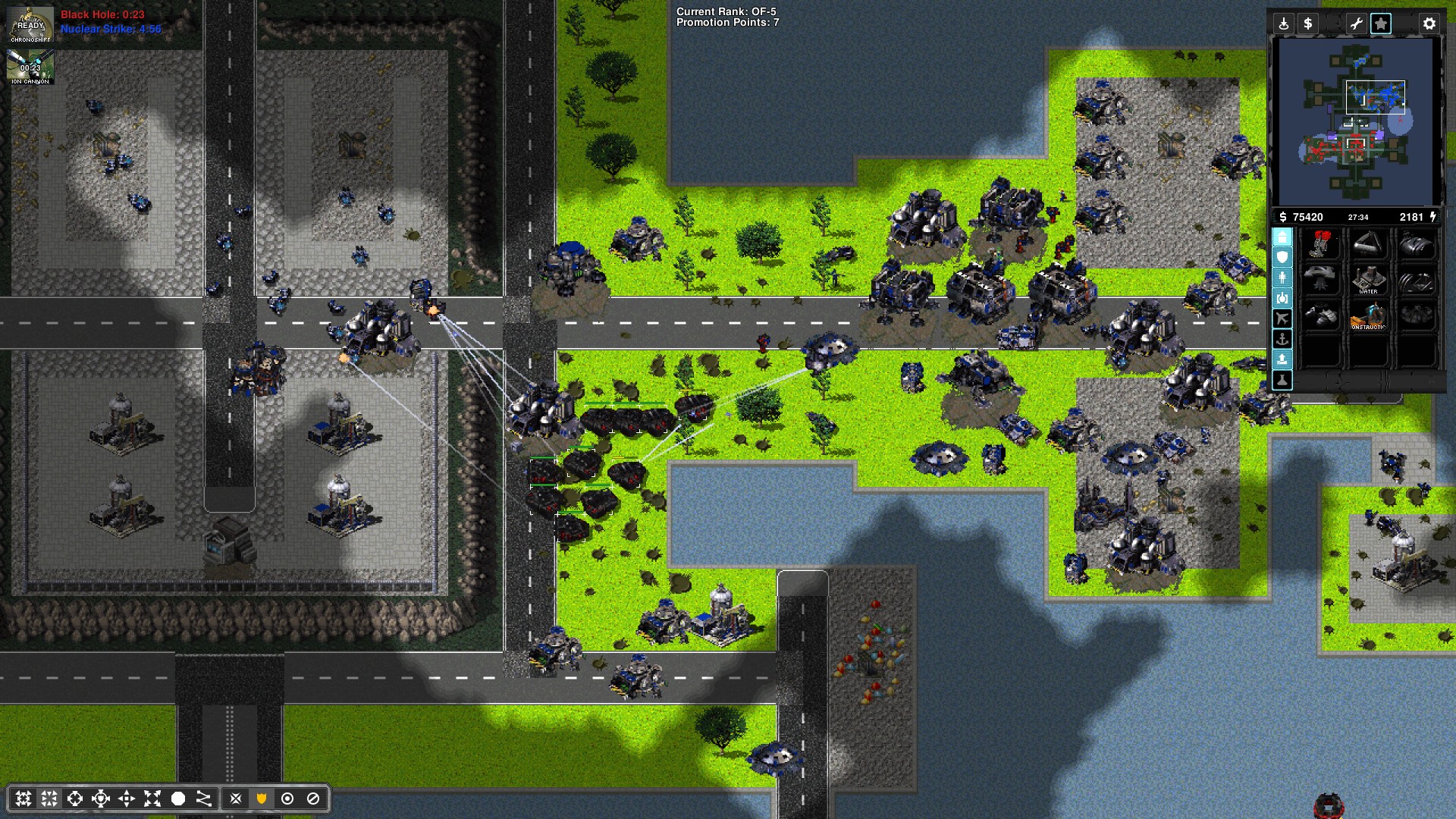Open the settings gear menu
This screenshot has width=1456, height=819.
(1429, 24)
